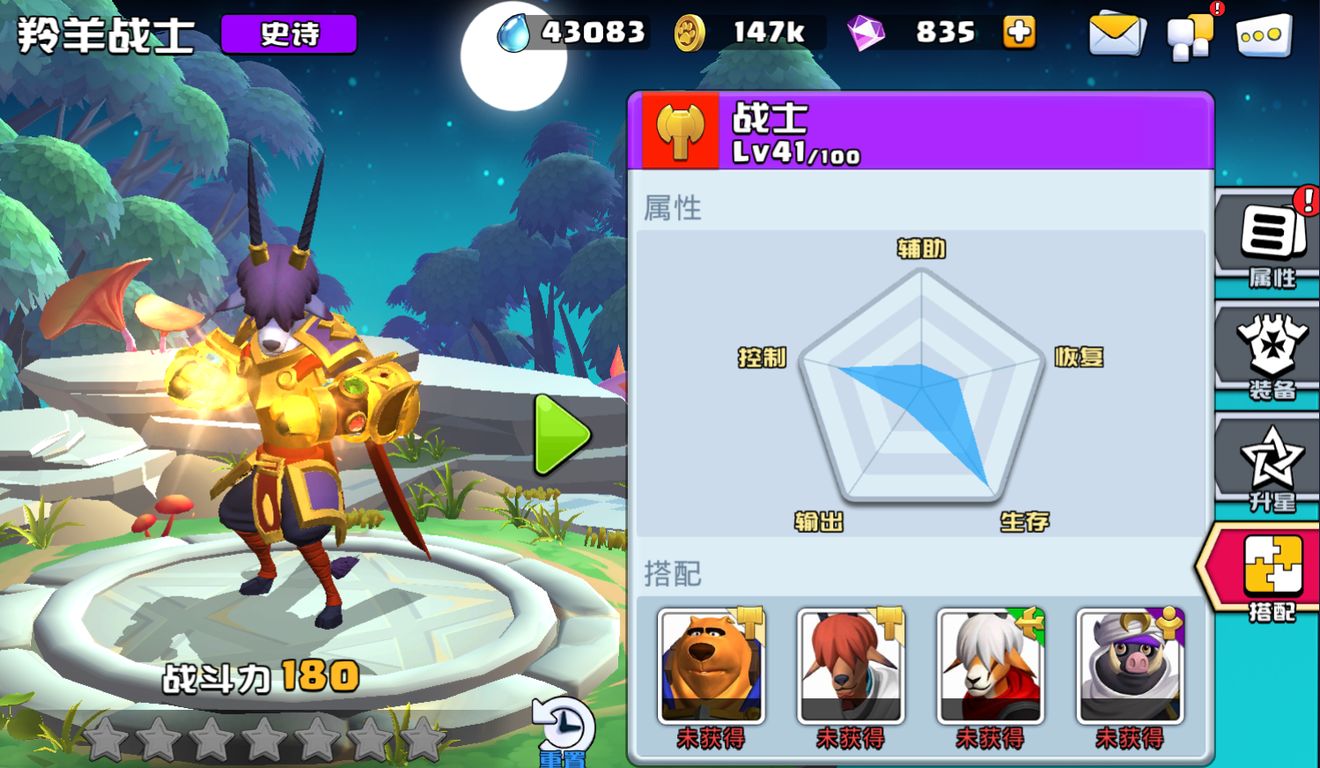Show next hero with green arrow
The width and height of the screenshot is (1320, 768).
[x=560, y=435]
